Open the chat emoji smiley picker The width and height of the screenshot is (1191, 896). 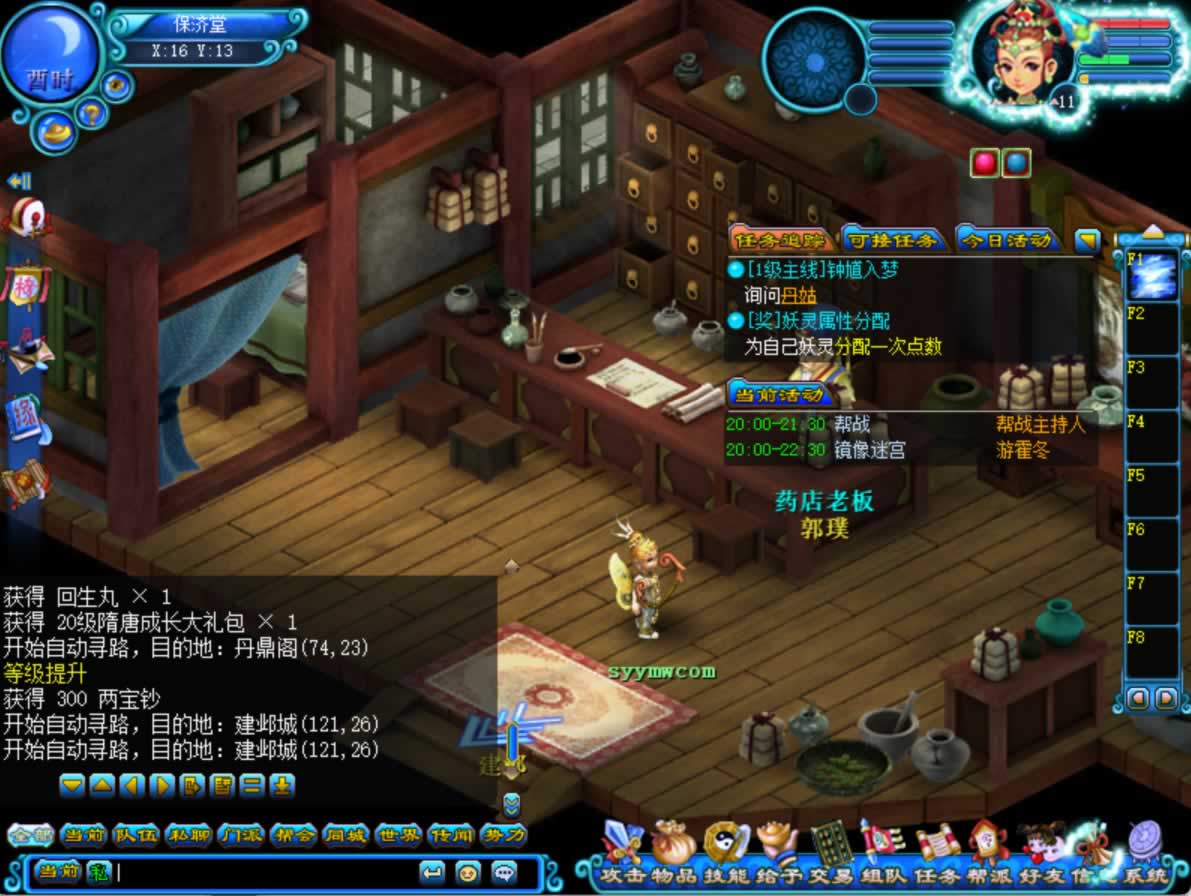pyautogui.click(x=466, y=871)
